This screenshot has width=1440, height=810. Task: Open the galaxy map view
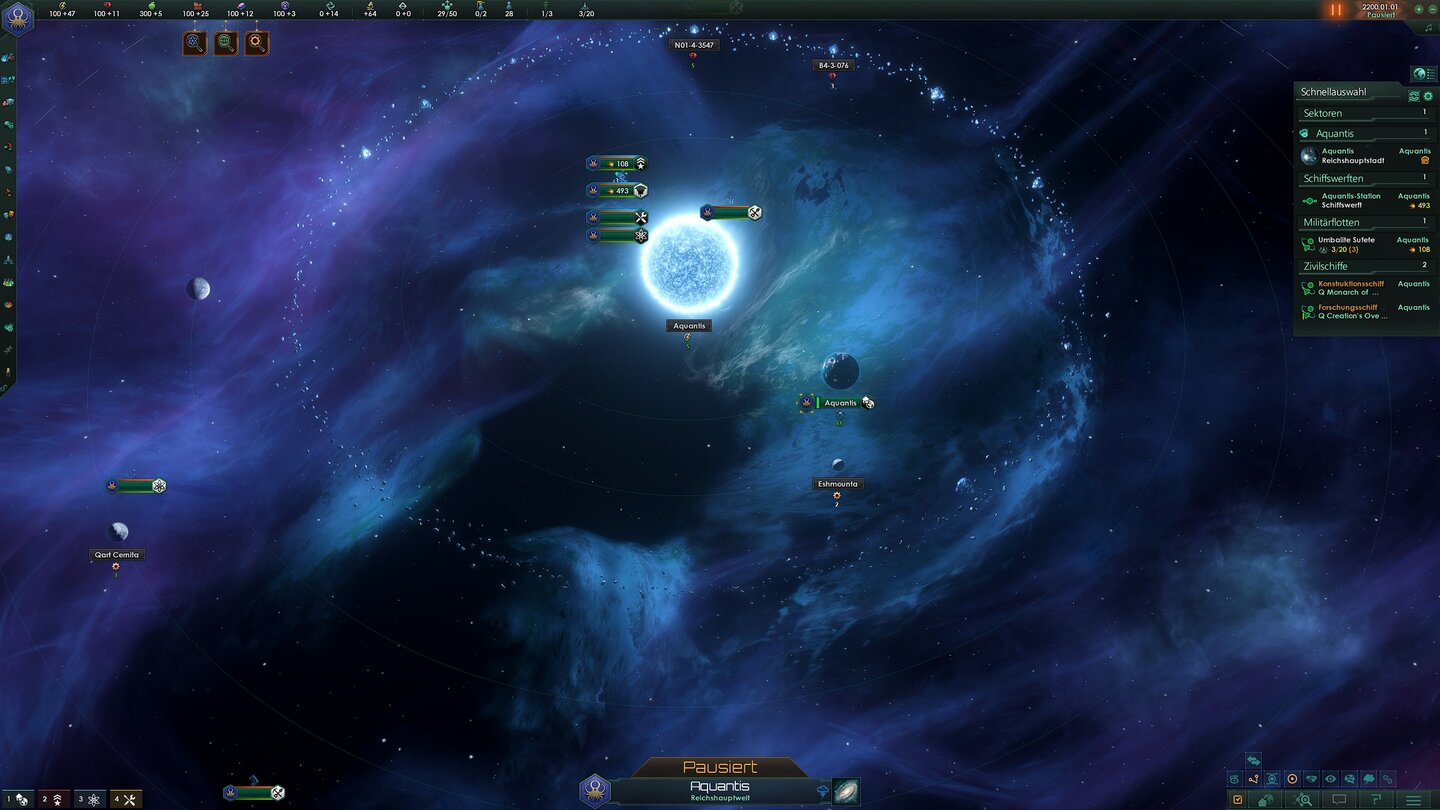(846, 791)
